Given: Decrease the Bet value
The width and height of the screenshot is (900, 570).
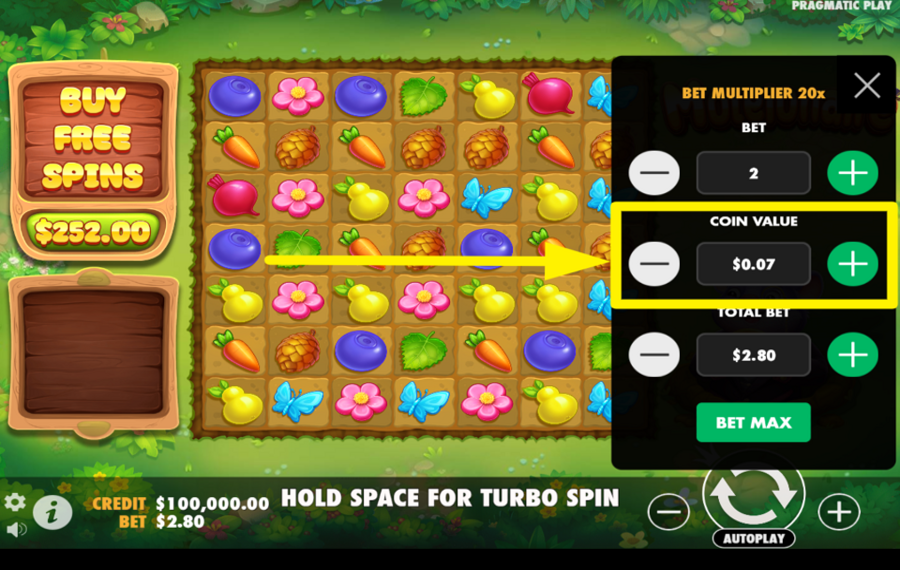Looking at the screenshot, I should click(x=654, y=173).
